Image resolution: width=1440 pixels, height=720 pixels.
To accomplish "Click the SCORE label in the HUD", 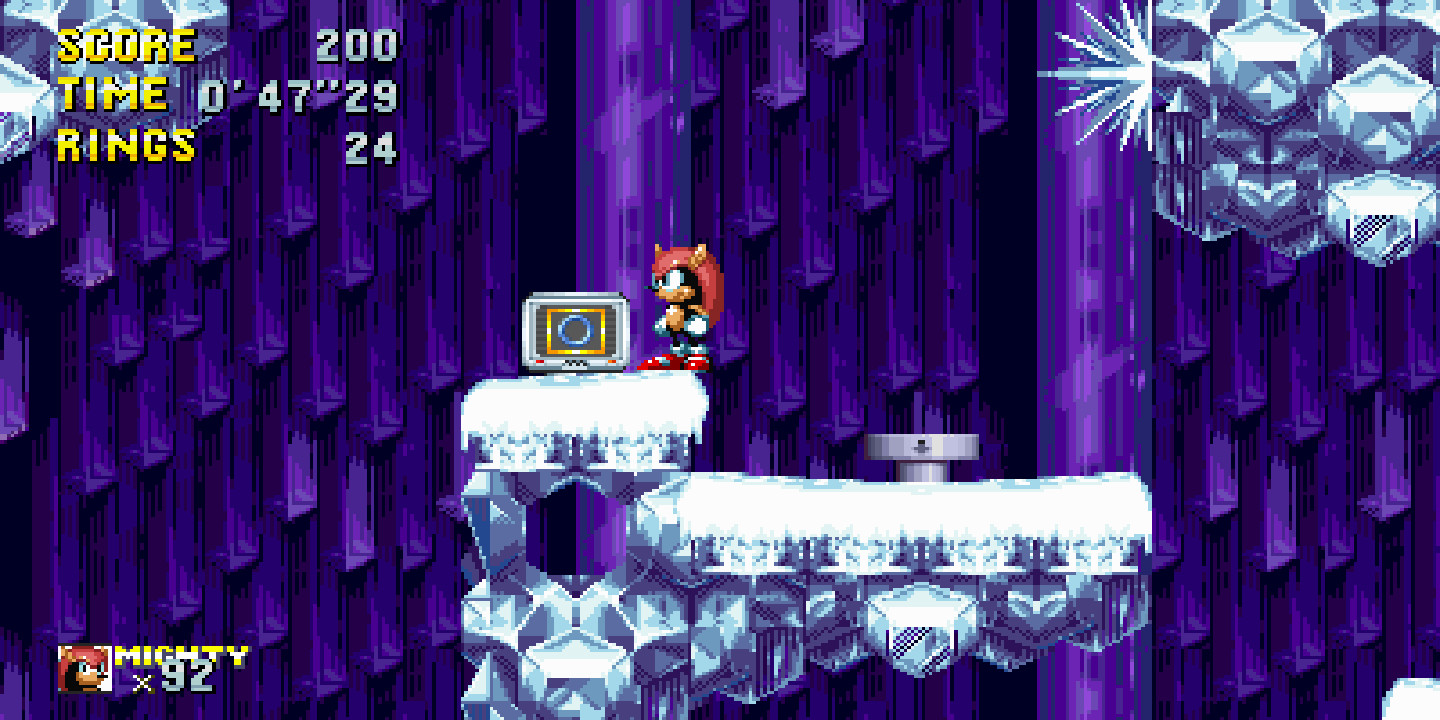I will (125, 45).
